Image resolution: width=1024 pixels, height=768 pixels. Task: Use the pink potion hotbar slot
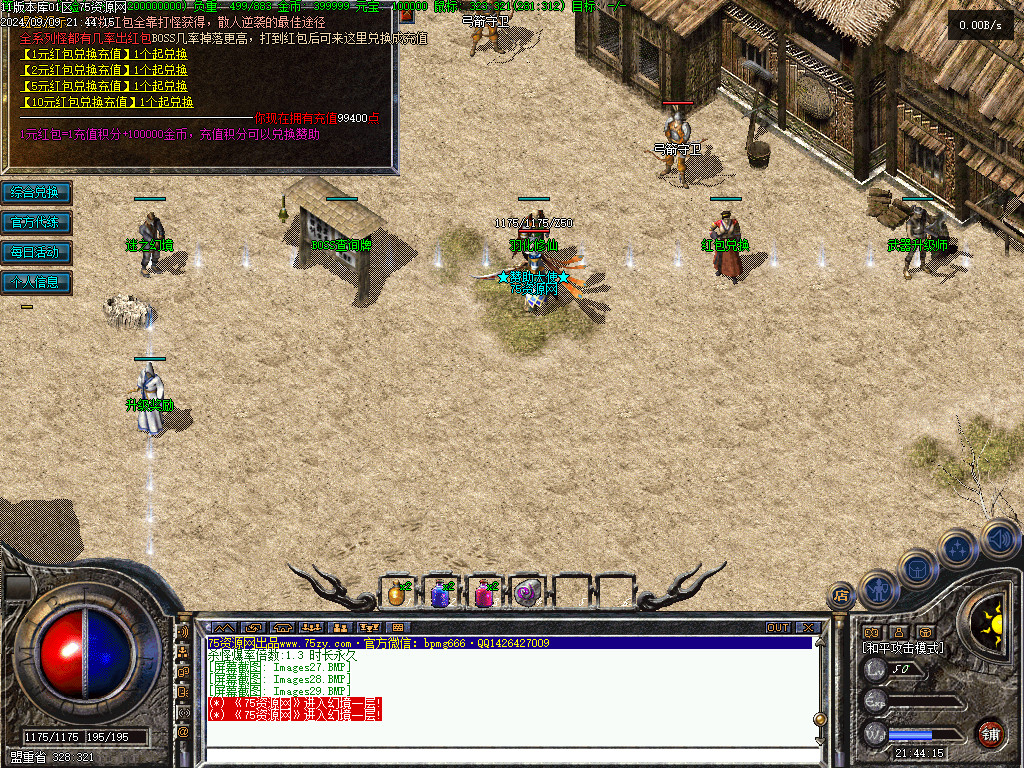point(484,594)
